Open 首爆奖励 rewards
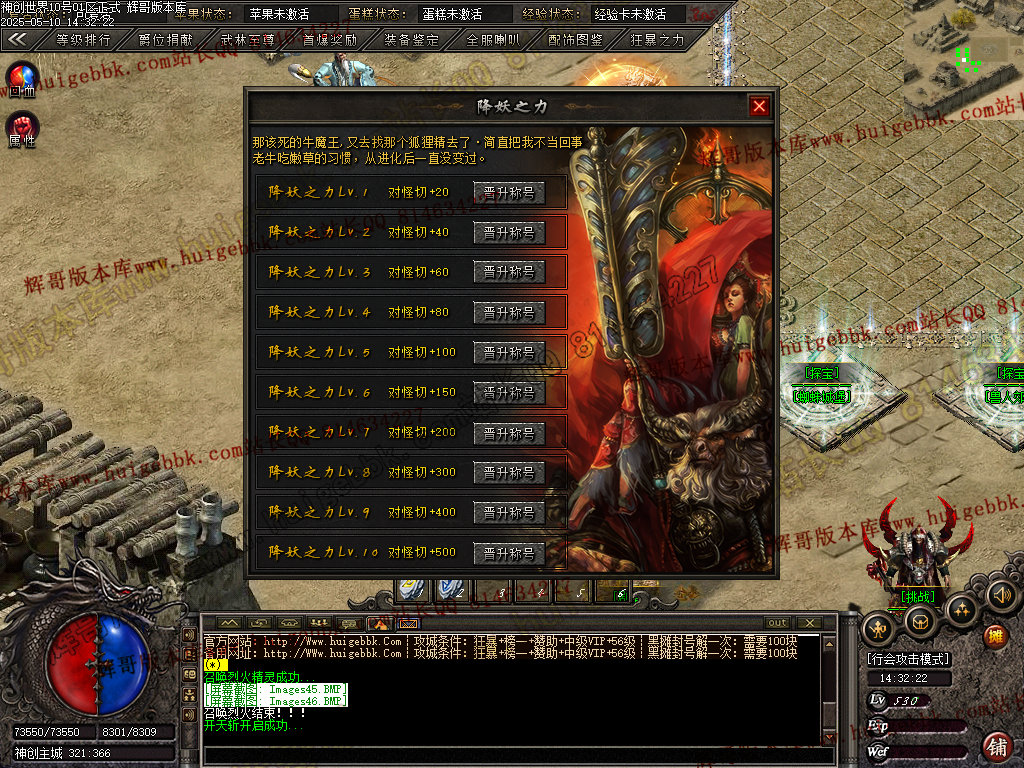 click(330, 40)
